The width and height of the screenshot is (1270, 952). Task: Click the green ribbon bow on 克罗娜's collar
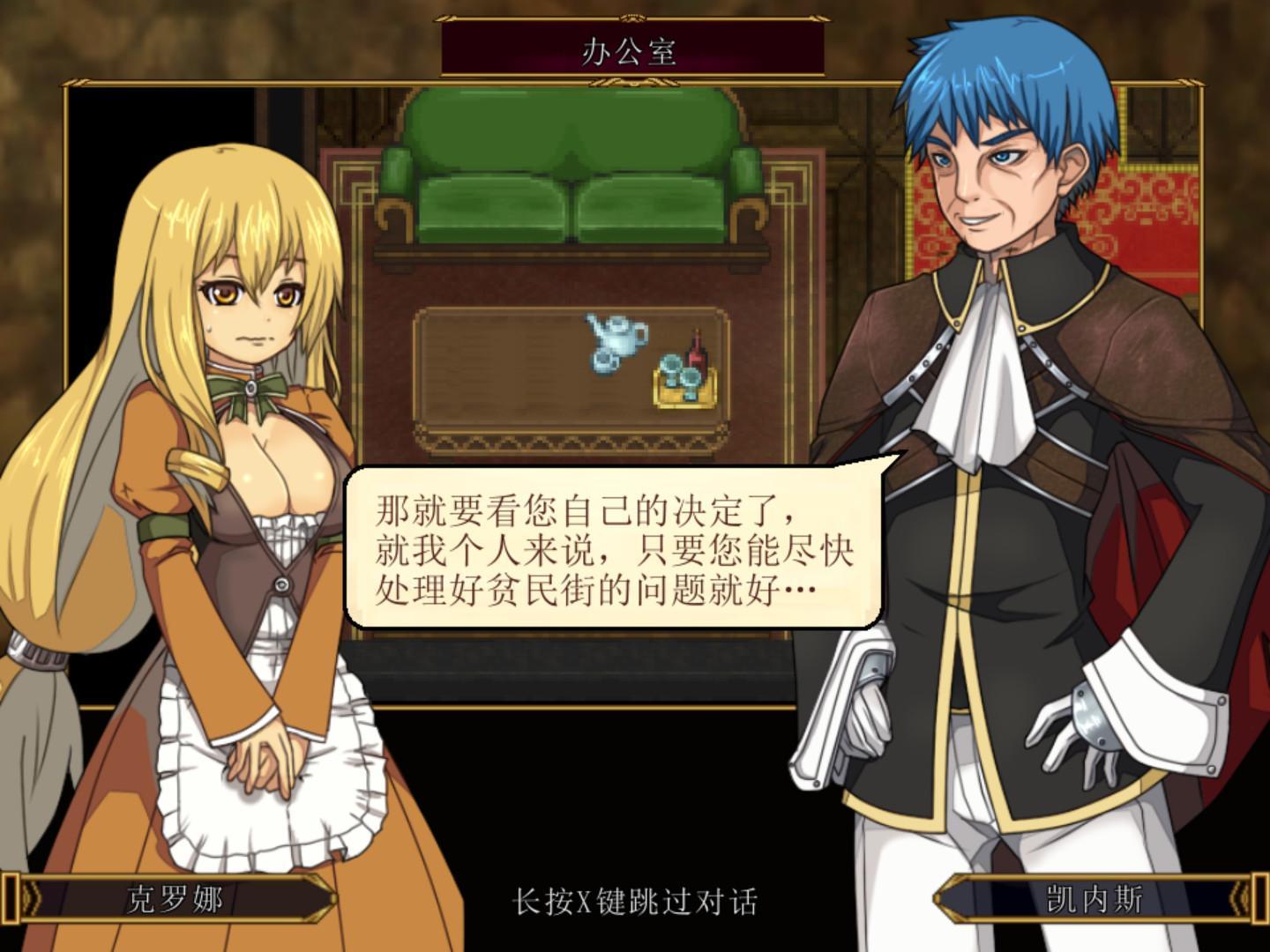(250, 390)
